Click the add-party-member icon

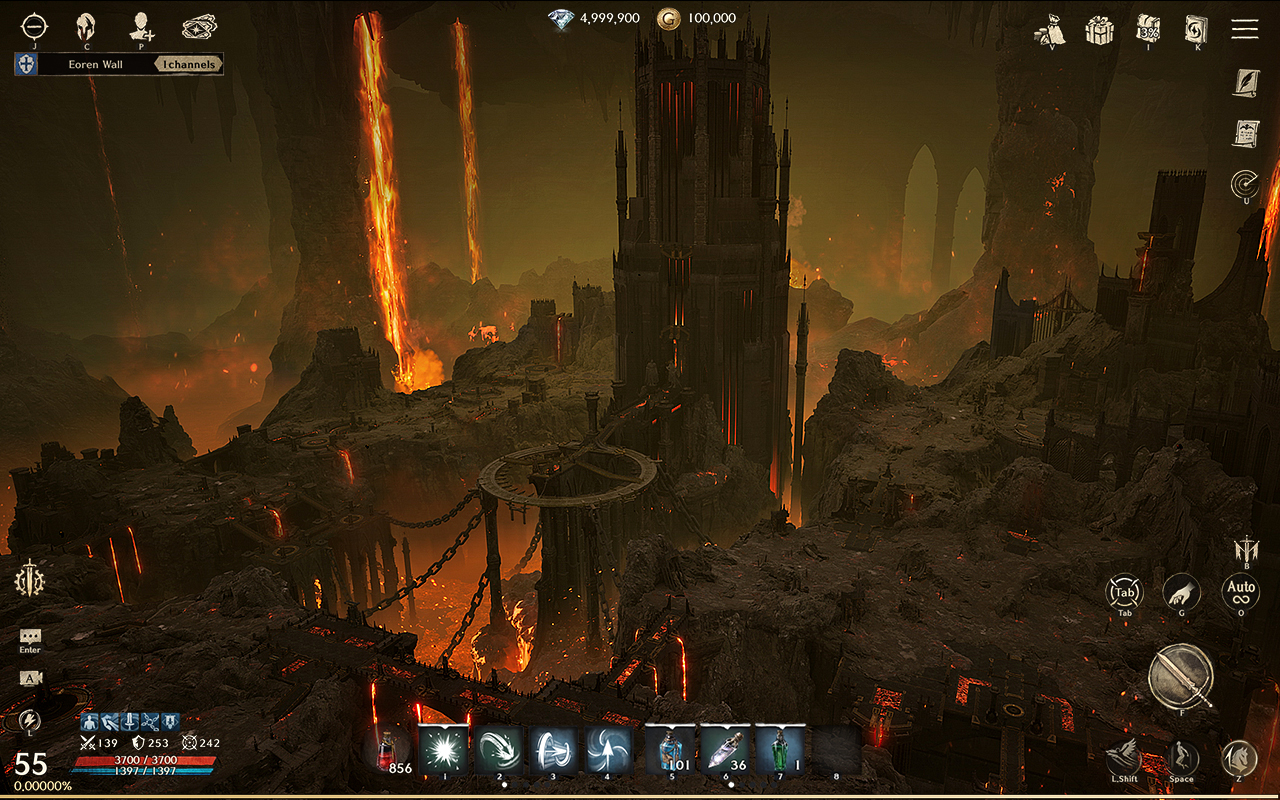142,27
